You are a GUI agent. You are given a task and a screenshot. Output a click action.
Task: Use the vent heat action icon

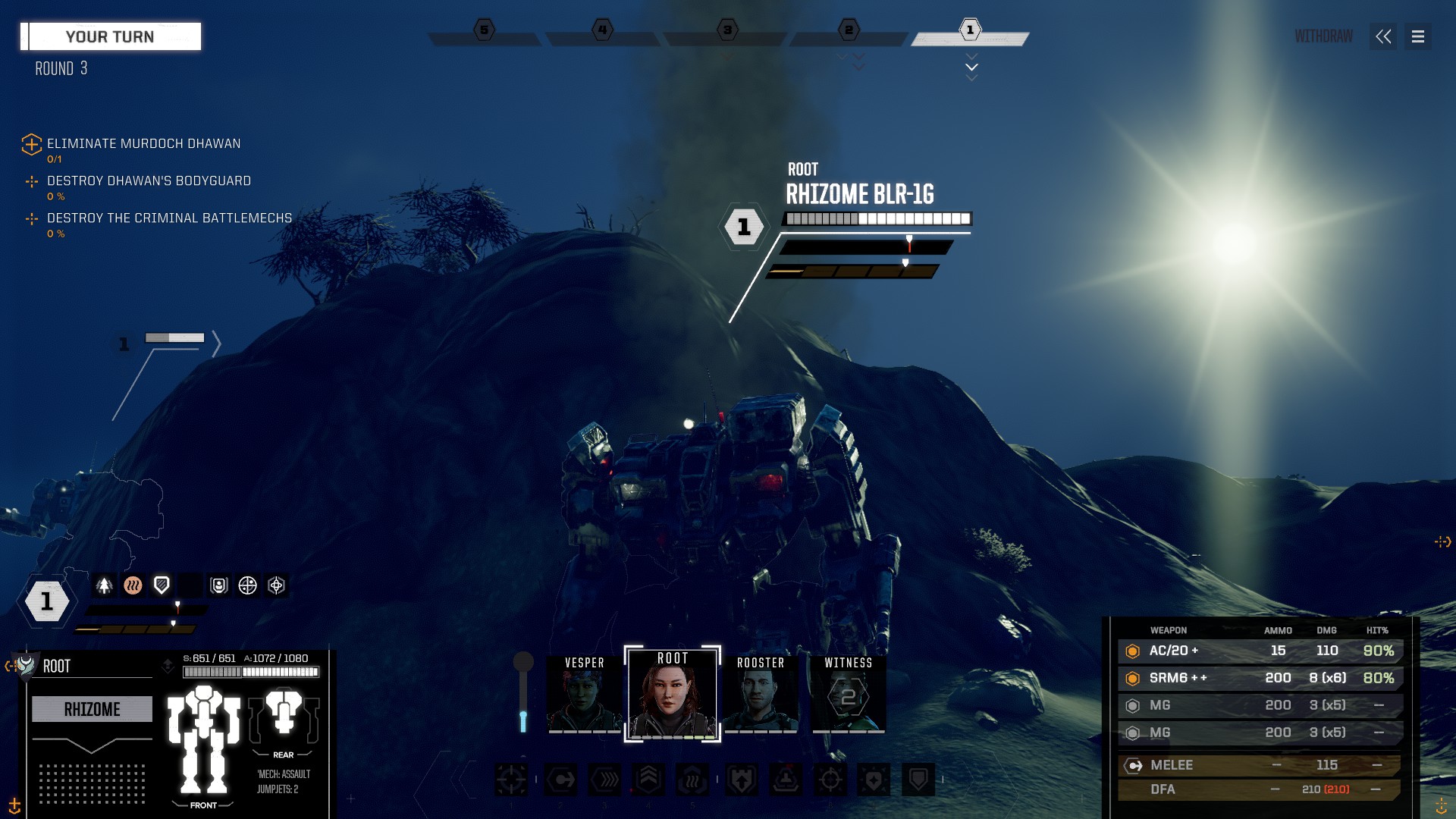(x=692, y=779)
